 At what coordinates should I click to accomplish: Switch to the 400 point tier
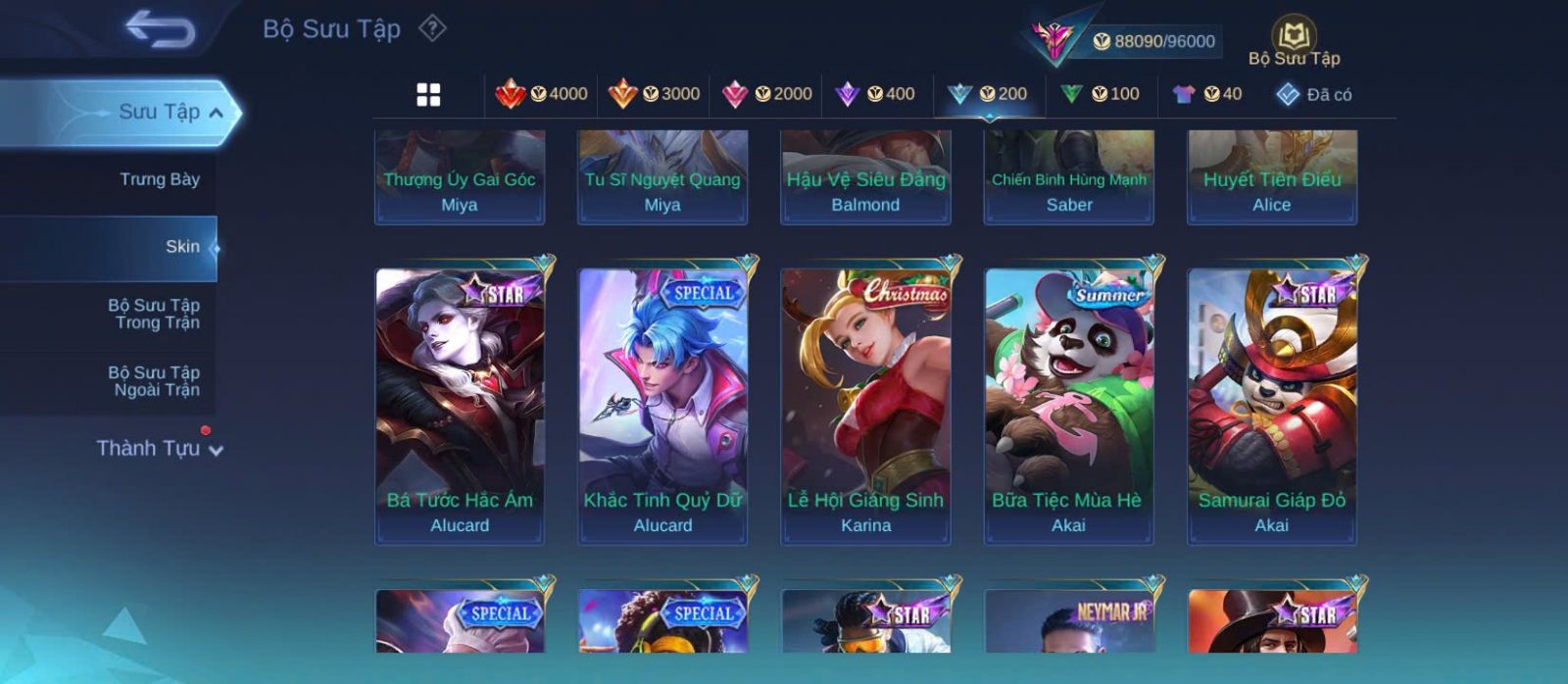[874, 94]
